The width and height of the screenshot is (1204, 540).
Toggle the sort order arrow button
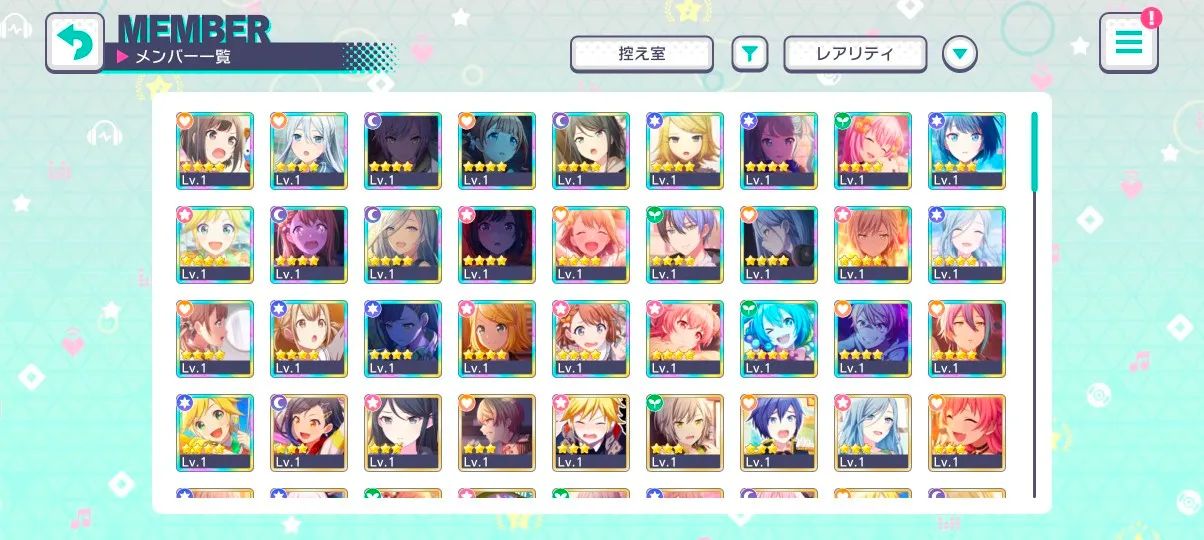pos(960,54)
